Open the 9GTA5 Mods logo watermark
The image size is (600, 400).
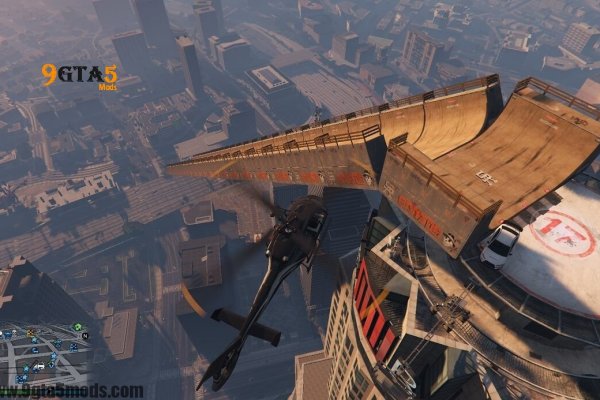[x=79, y=75]
